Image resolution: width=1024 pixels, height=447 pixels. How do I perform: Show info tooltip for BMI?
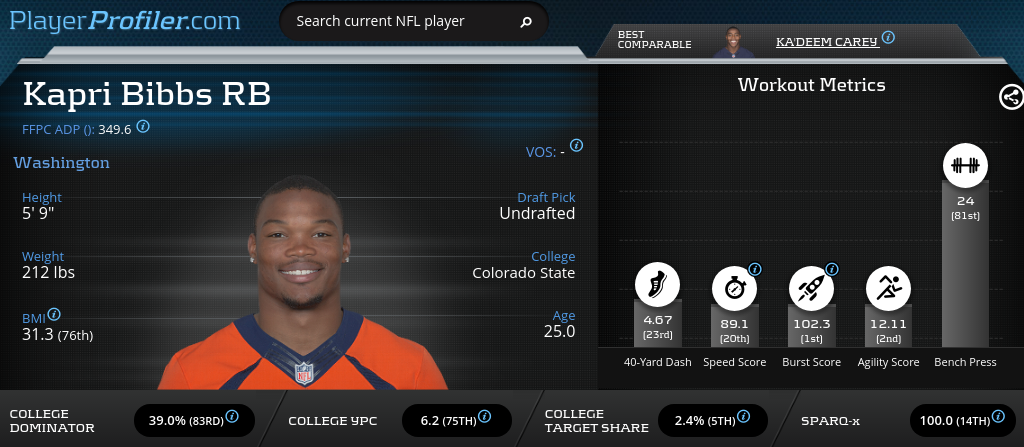pyautogui.click(x=54, y=314)
